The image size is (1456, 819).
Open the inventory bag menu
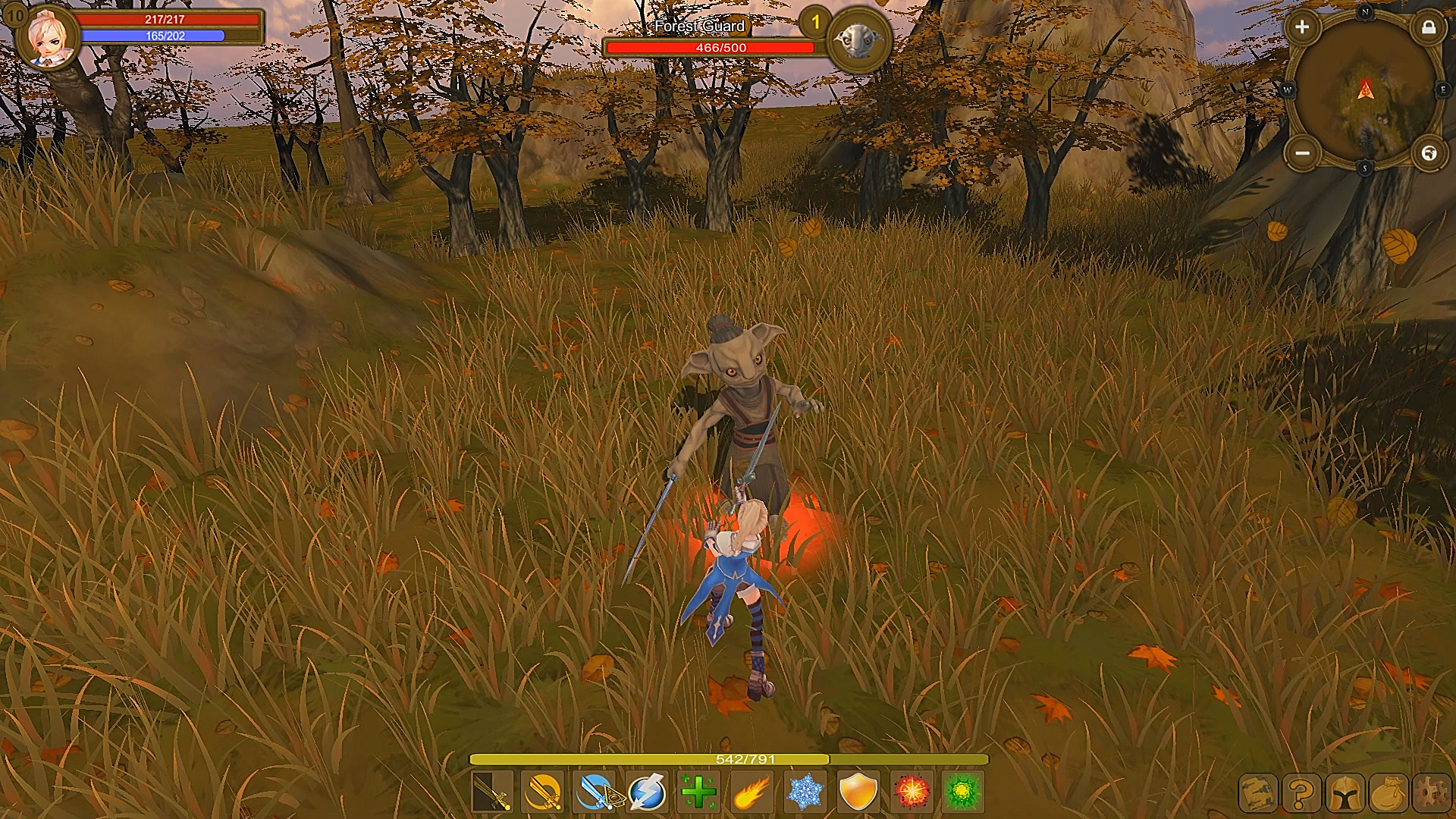pyautogui.click(x=1389, y=793)
